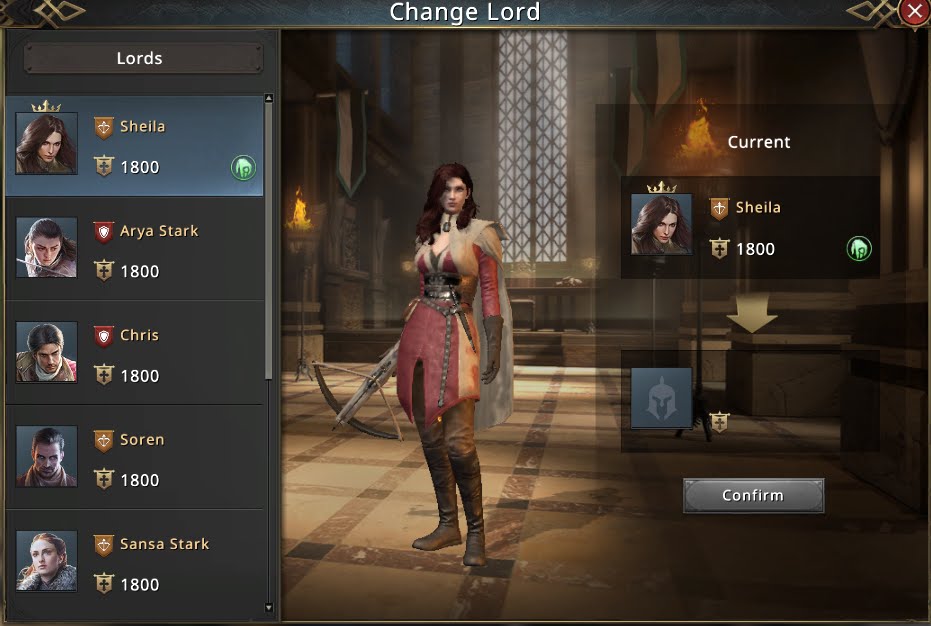931x626 pixels.
Task: Click the green badge on Sheila's list row
Action: [243, 167]
